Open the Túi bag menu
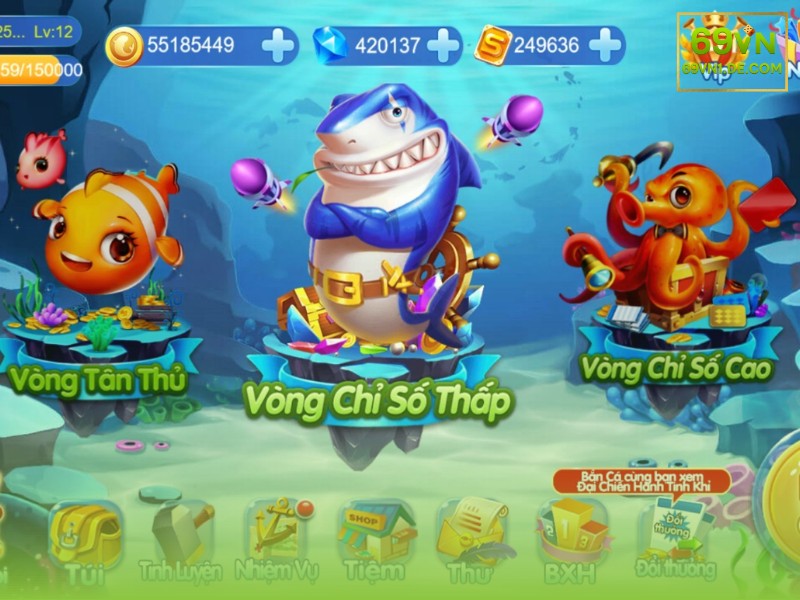 [x=85, y=540]
